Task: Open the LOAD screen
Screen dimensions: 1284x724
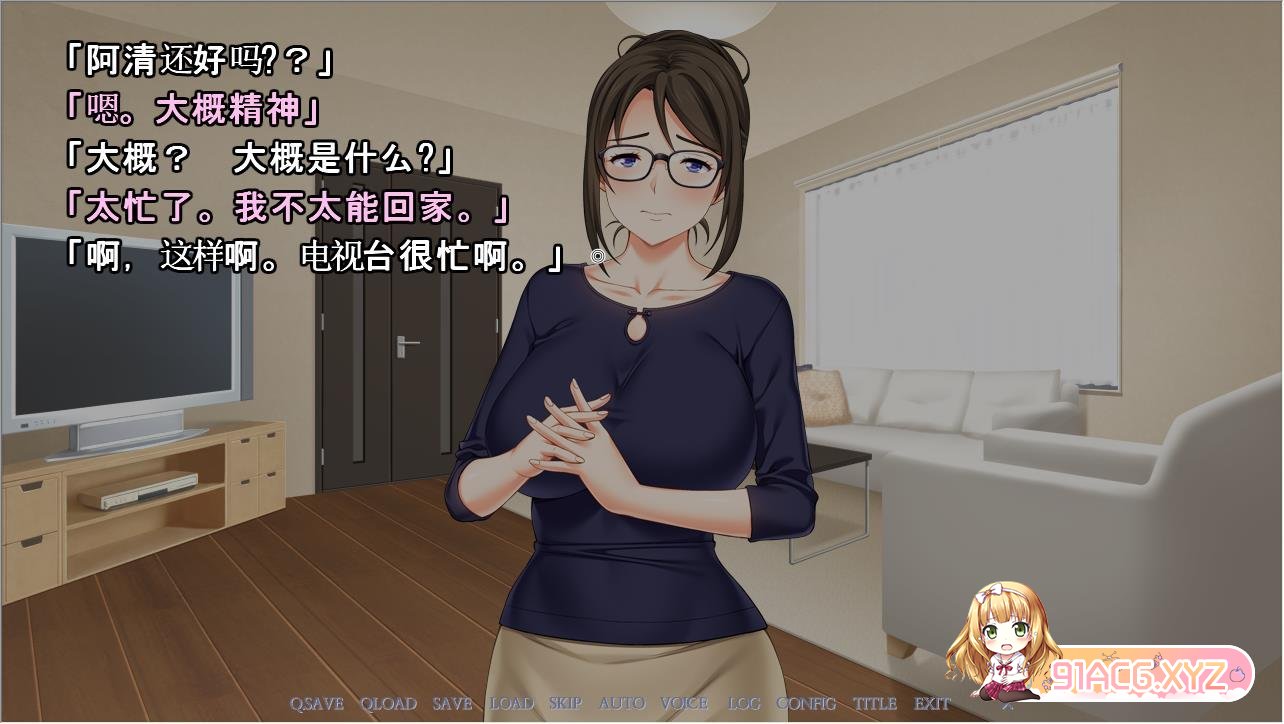Action: pyautogui.click(x=511, y=703)
